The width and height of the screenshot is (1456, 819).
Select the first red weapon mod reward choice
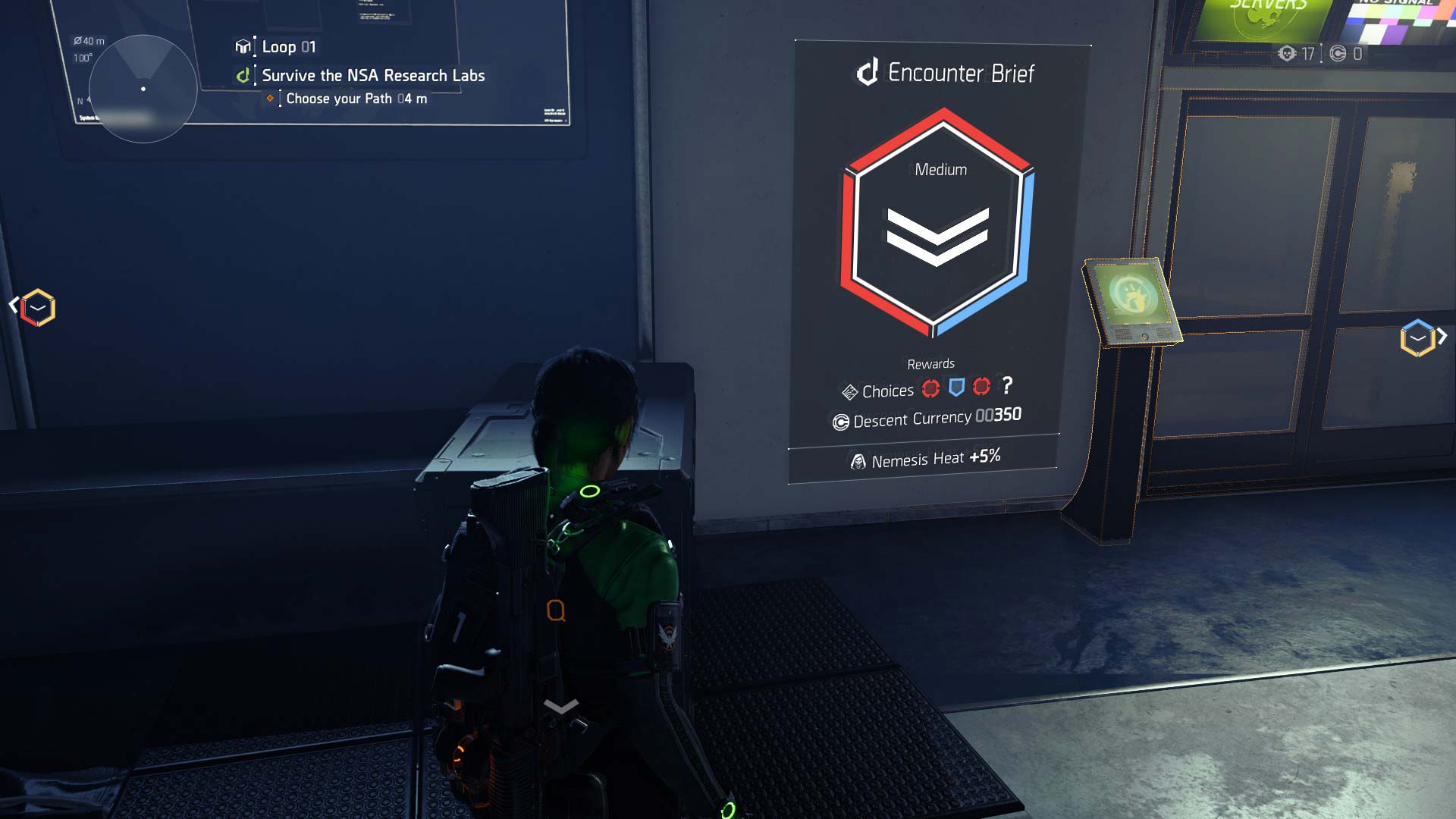click(931, 388)
